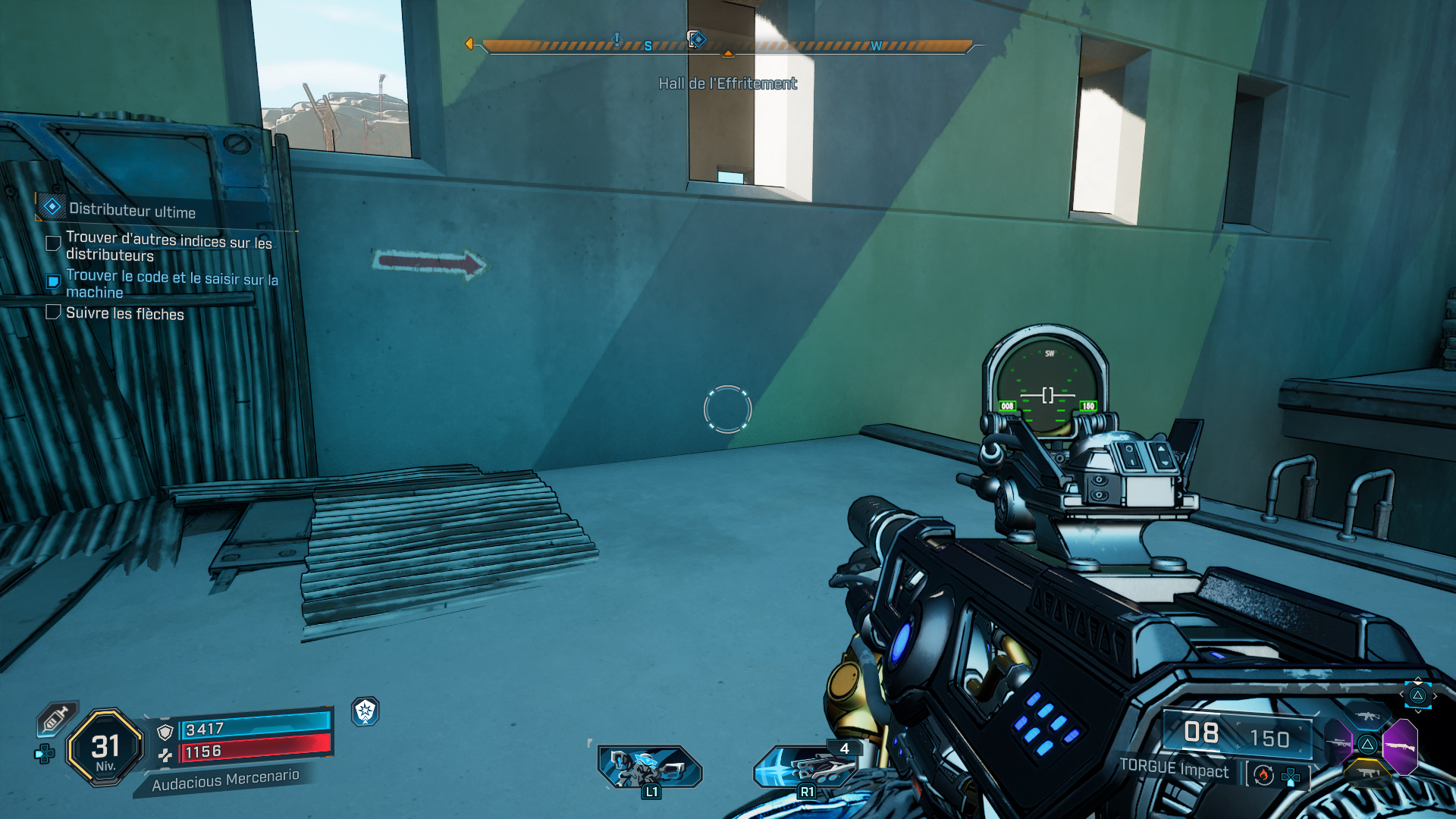This screenshot has height=819, width=1456.
Task: Click the grenade icon in the L1 slot
Action: [x=648, y=766]
